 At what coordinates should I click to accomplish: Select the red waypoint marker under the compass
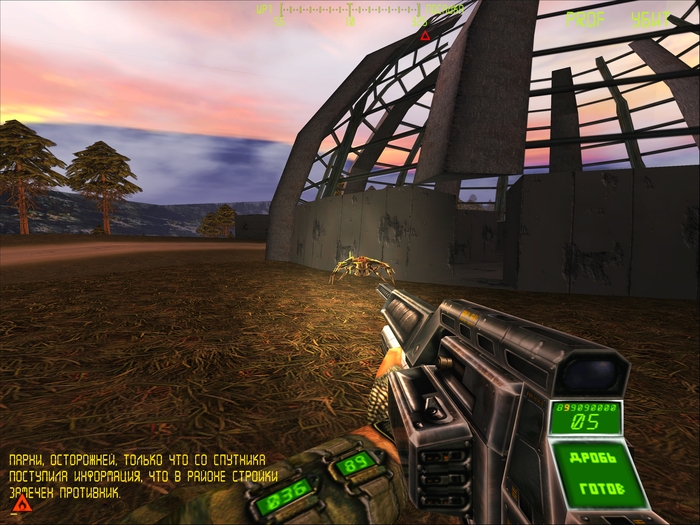click(x=425, y=36)
